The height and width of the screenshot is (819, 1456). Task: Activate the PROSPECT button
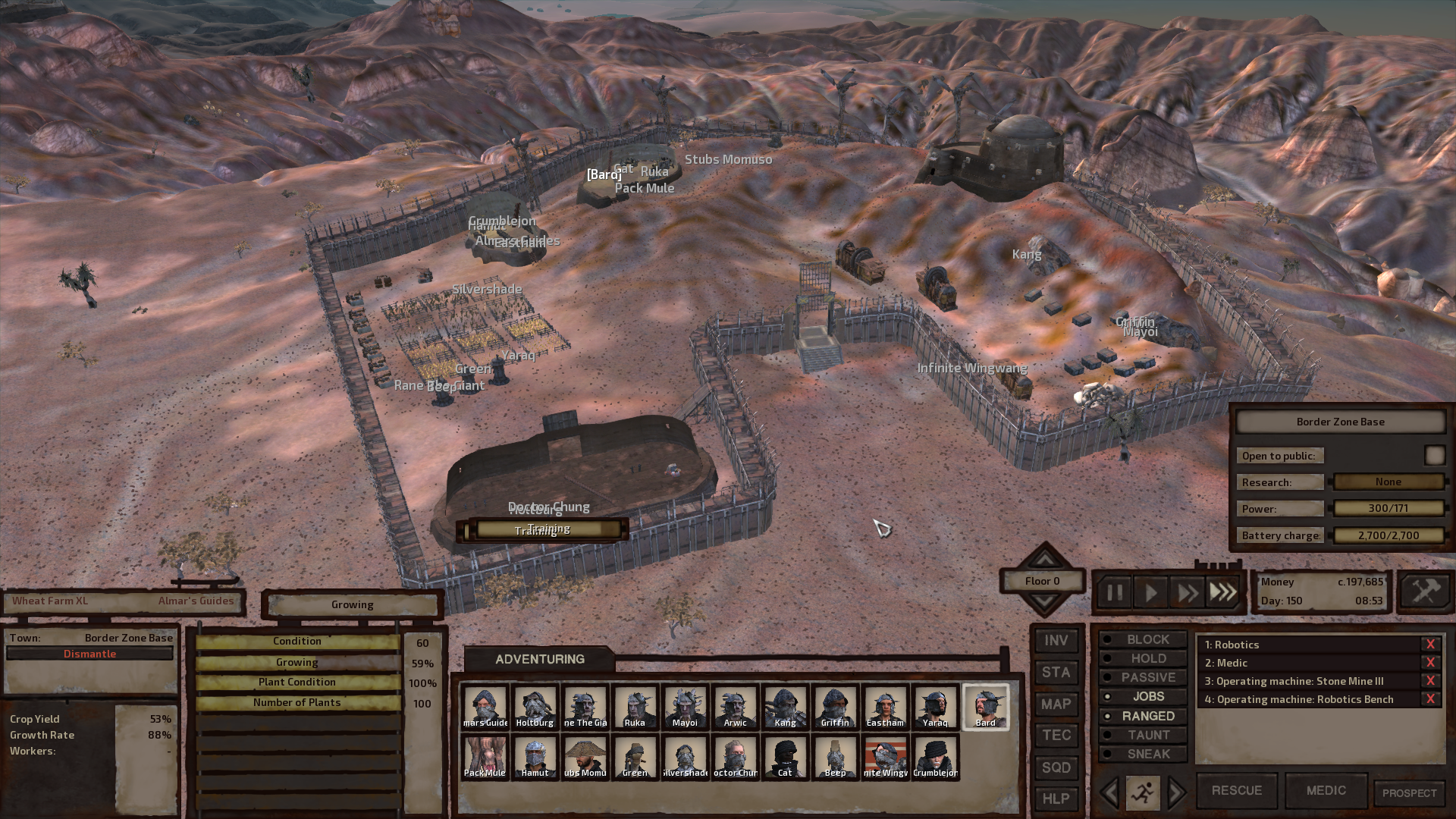pos(1409,793)
